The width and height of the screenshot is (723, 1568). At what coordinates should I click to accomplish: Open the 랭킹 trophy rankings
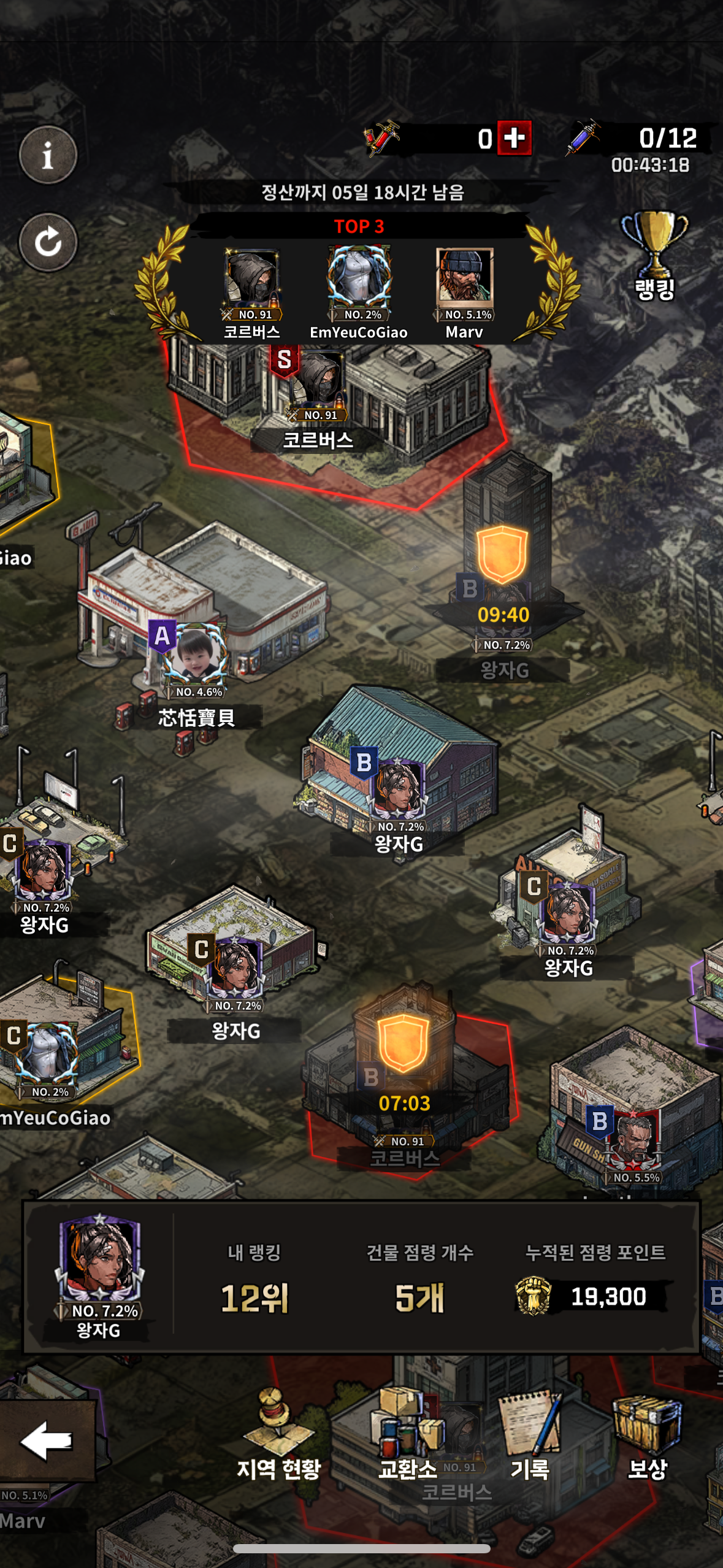[654, 255]
